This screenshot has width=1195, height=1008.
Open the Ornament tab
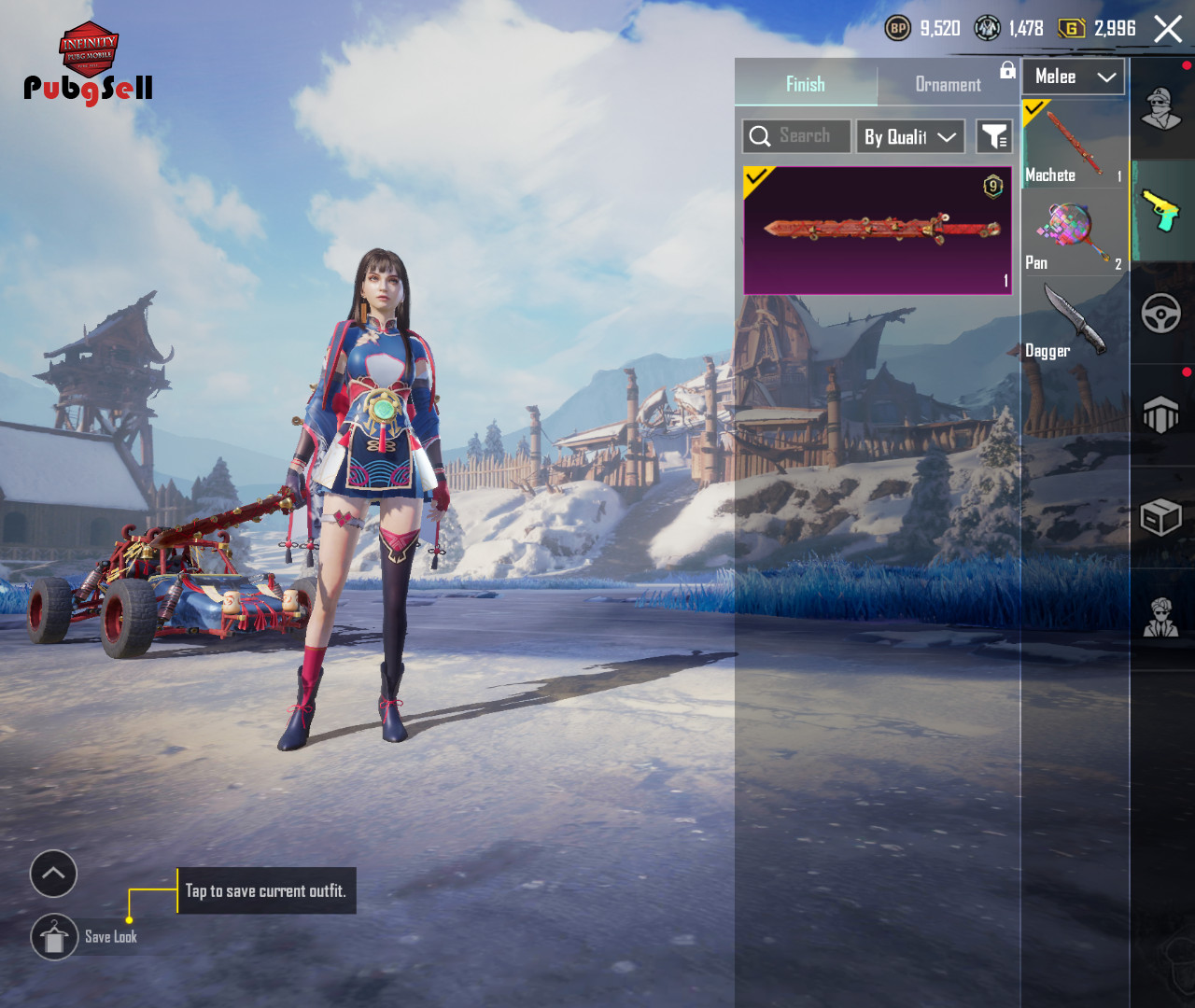point(948,85)
